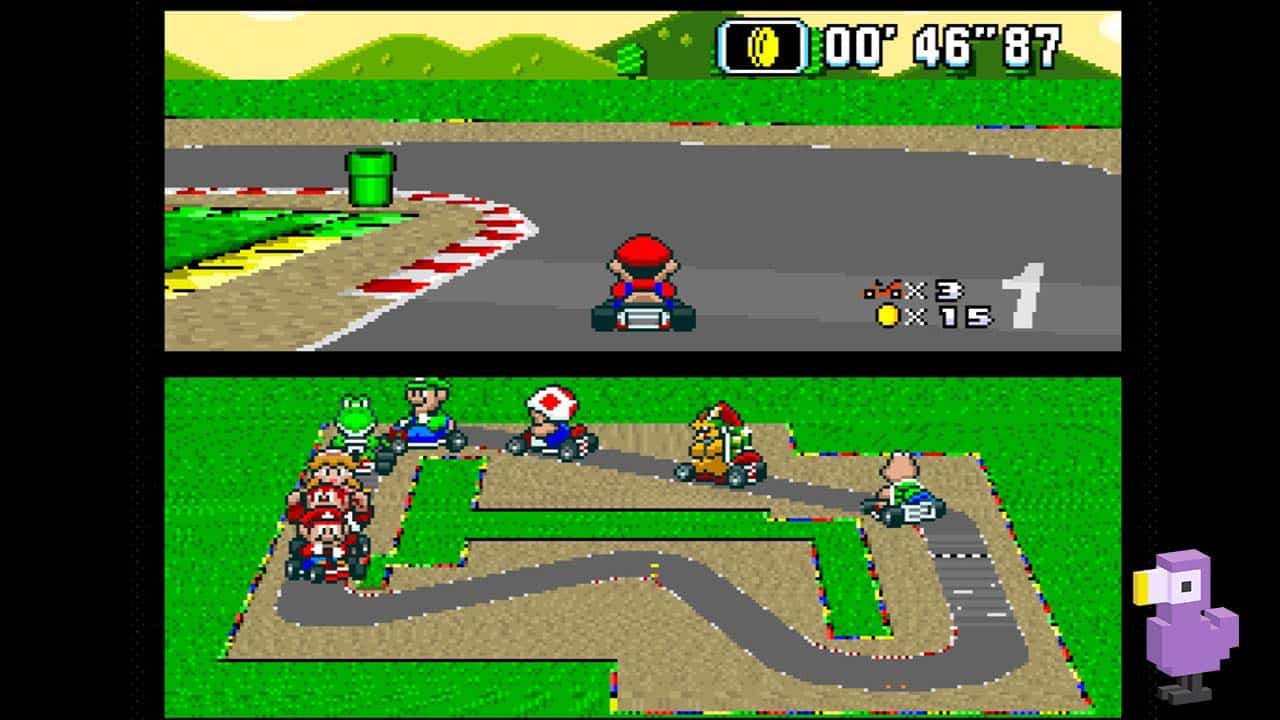
Task: Click the green warp pipe obstacle
Action: [370, 175]
